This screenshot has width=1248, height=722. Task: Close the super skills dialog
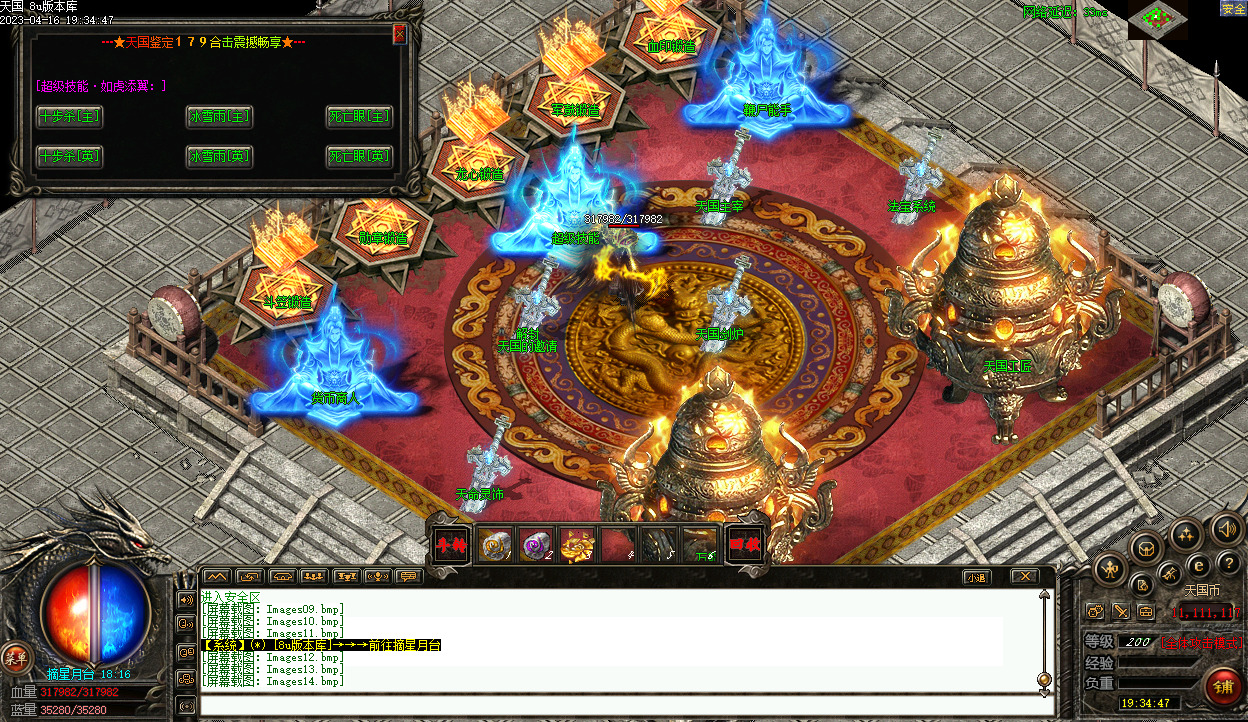click(400, 35)
